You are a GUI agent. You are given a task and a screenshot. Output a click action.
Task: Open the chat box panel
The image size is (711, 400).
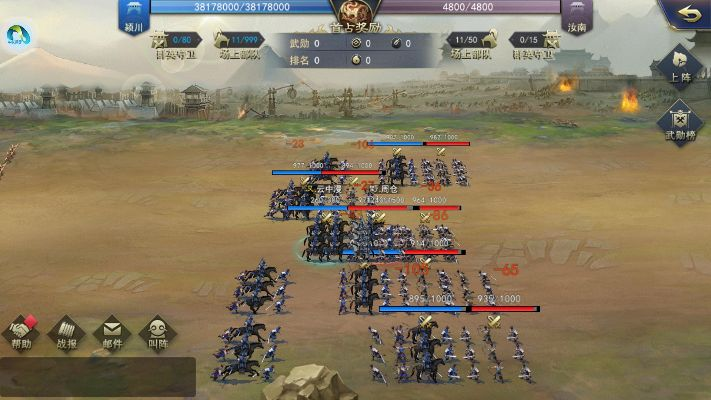pyautogui.click(x=97, y=377)
